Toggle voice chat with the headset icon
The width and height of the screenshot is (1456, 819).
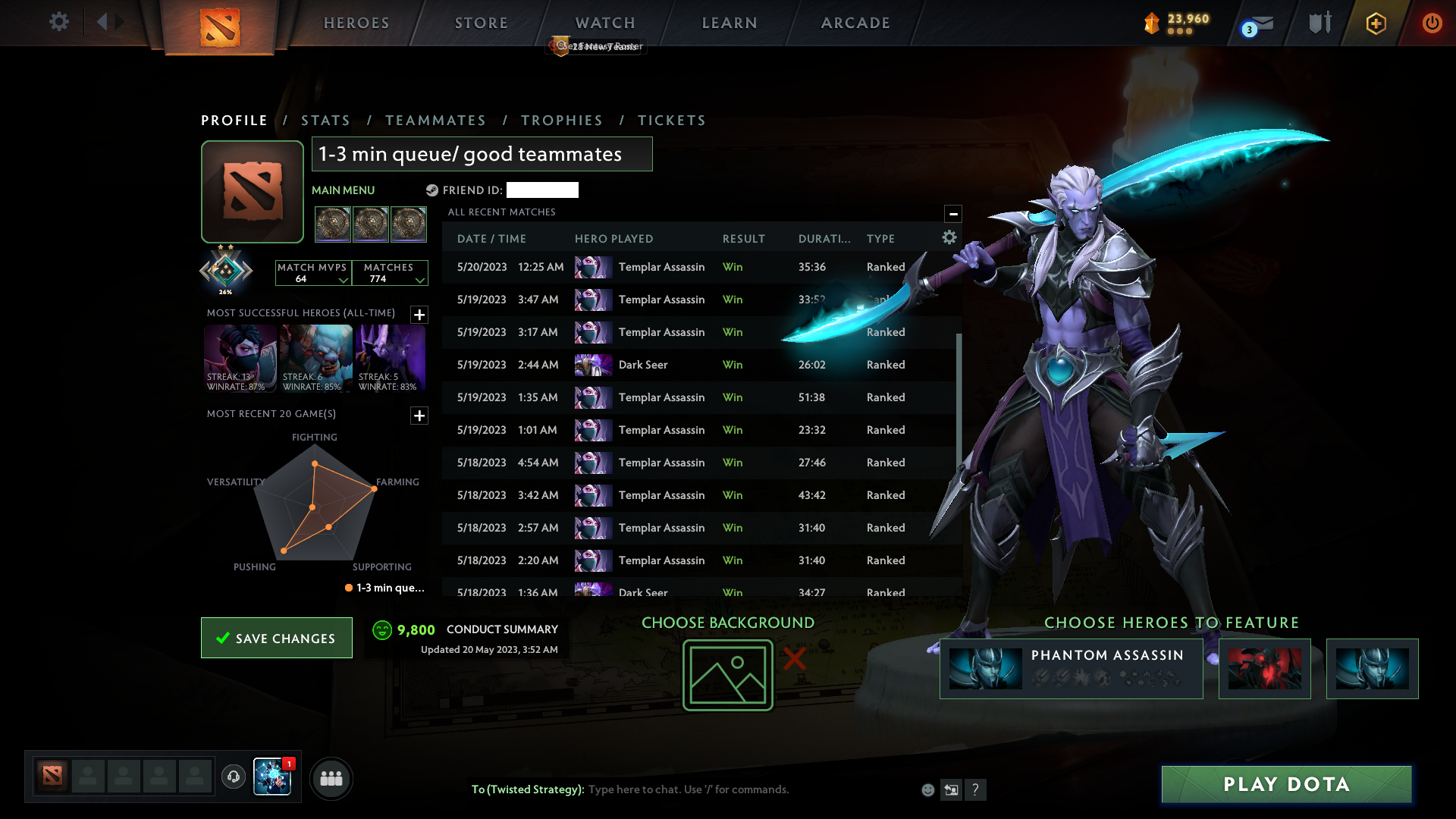click(x=233, y=777)
